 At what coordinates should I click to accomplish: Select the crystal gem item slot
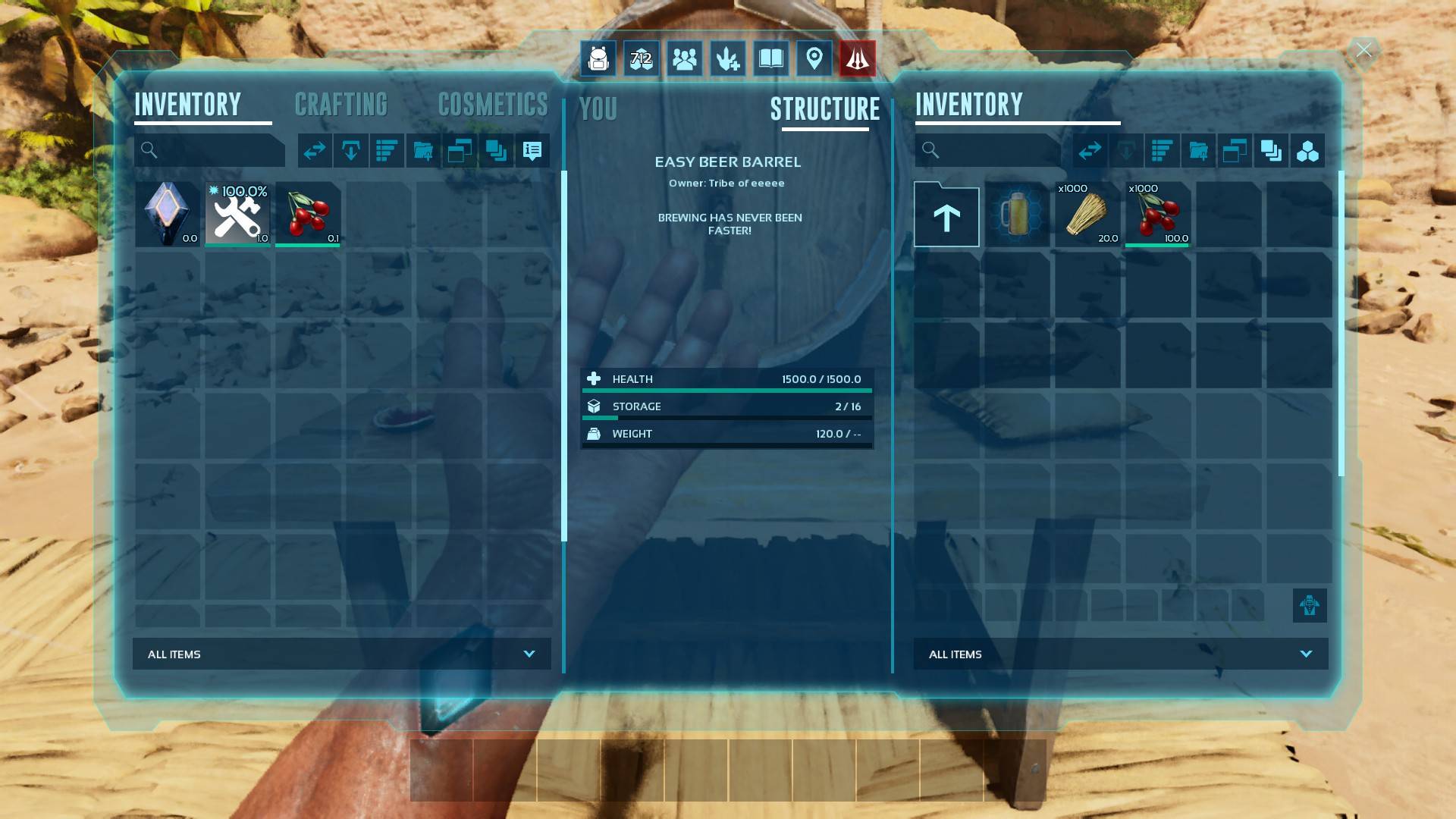point(168,214)
